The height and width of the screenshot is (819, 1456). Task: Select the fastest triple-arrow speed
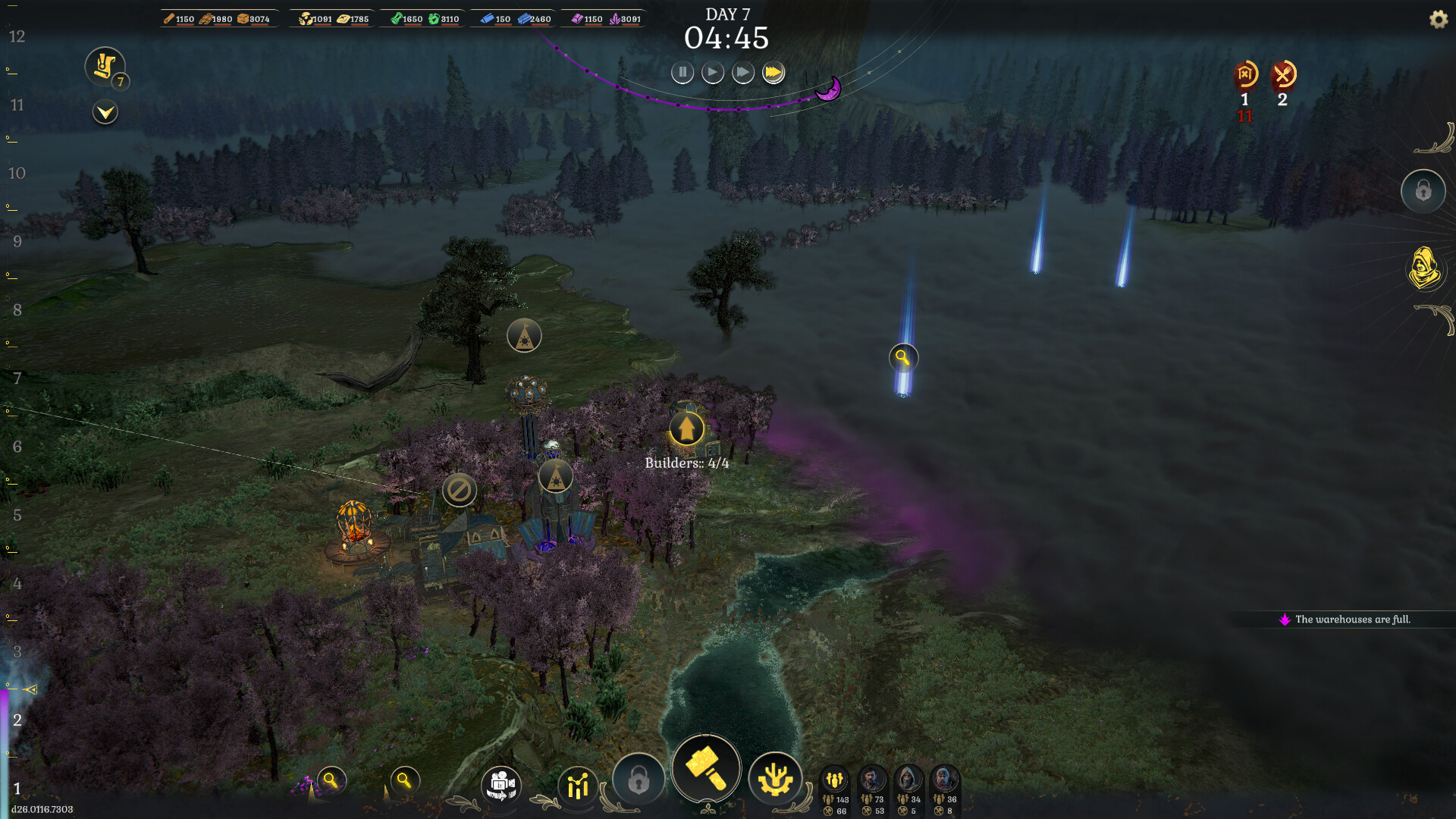[773, 73]
